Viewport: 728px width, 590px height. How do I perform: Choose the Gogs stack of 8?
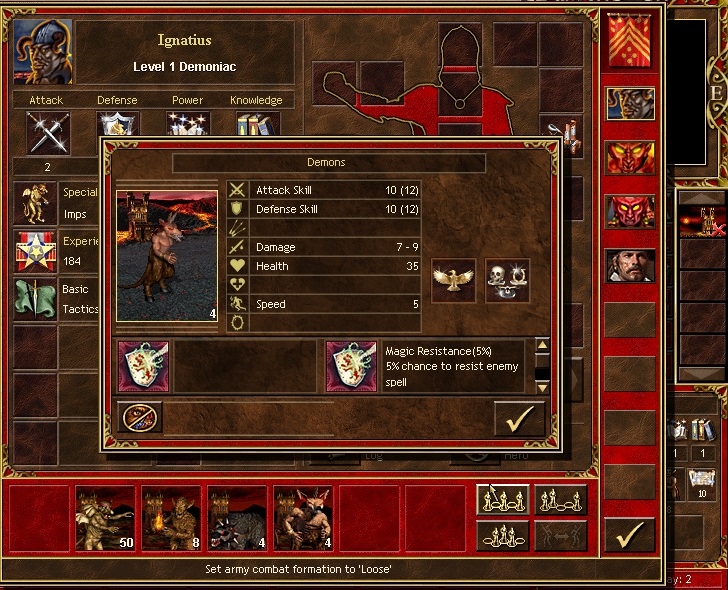171,518
